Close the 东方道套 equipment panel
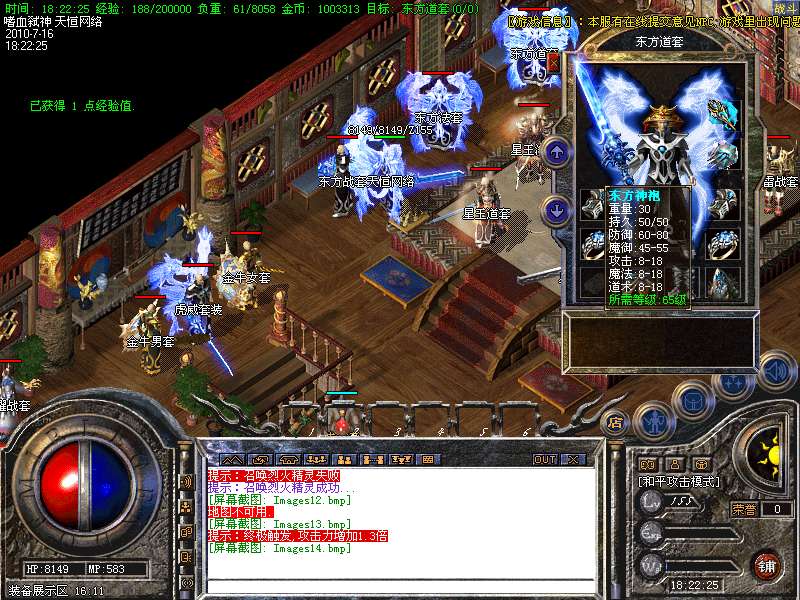 coord(553,63)
